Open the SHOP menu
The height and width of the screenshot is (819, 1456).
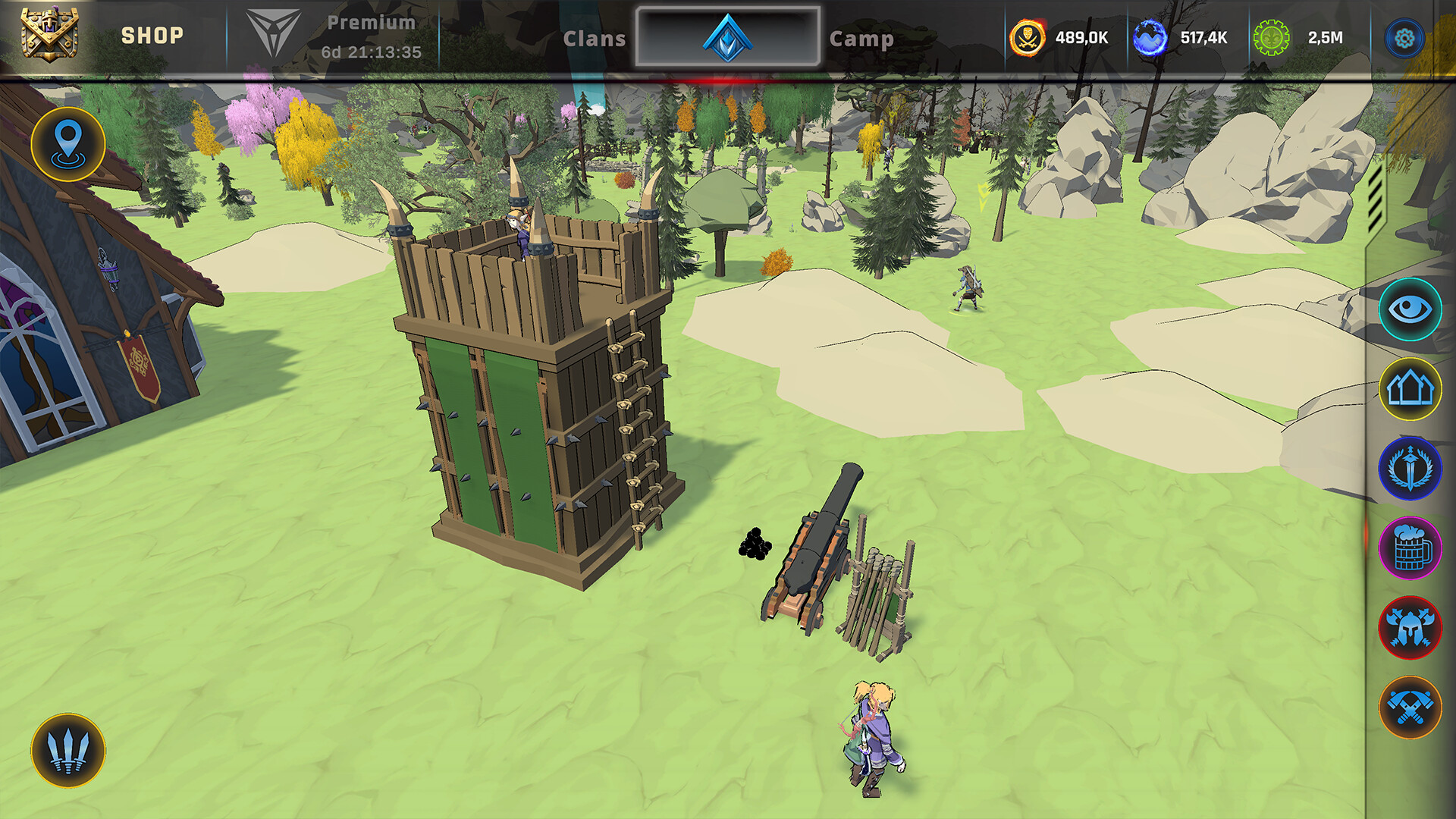click(152, 34)
